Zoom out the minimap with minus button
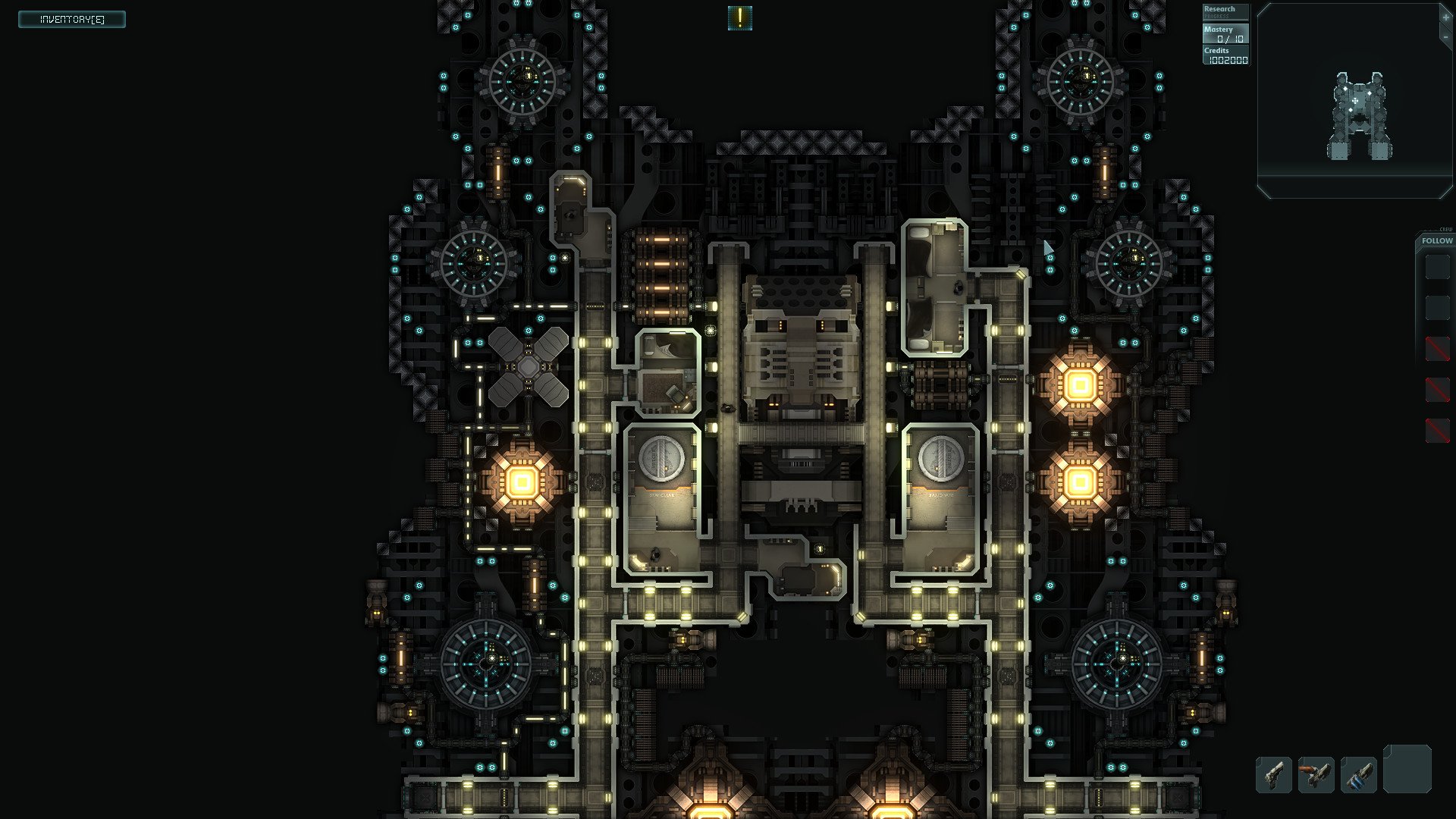The width and height of the screenshot is (1456, 819). [1445, 36]
